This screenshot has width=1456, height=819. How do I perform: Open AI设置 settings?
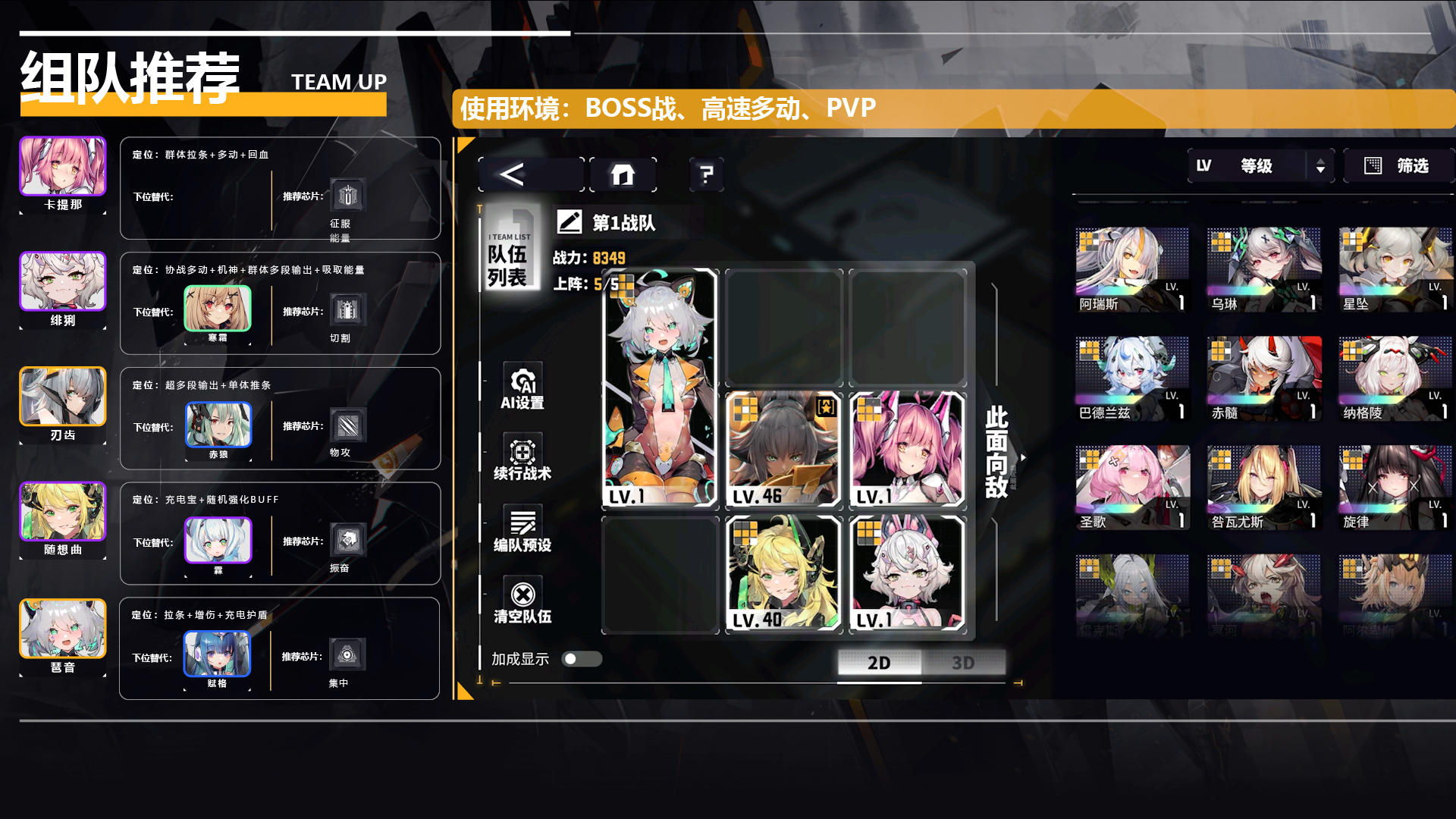click(522, 388)
